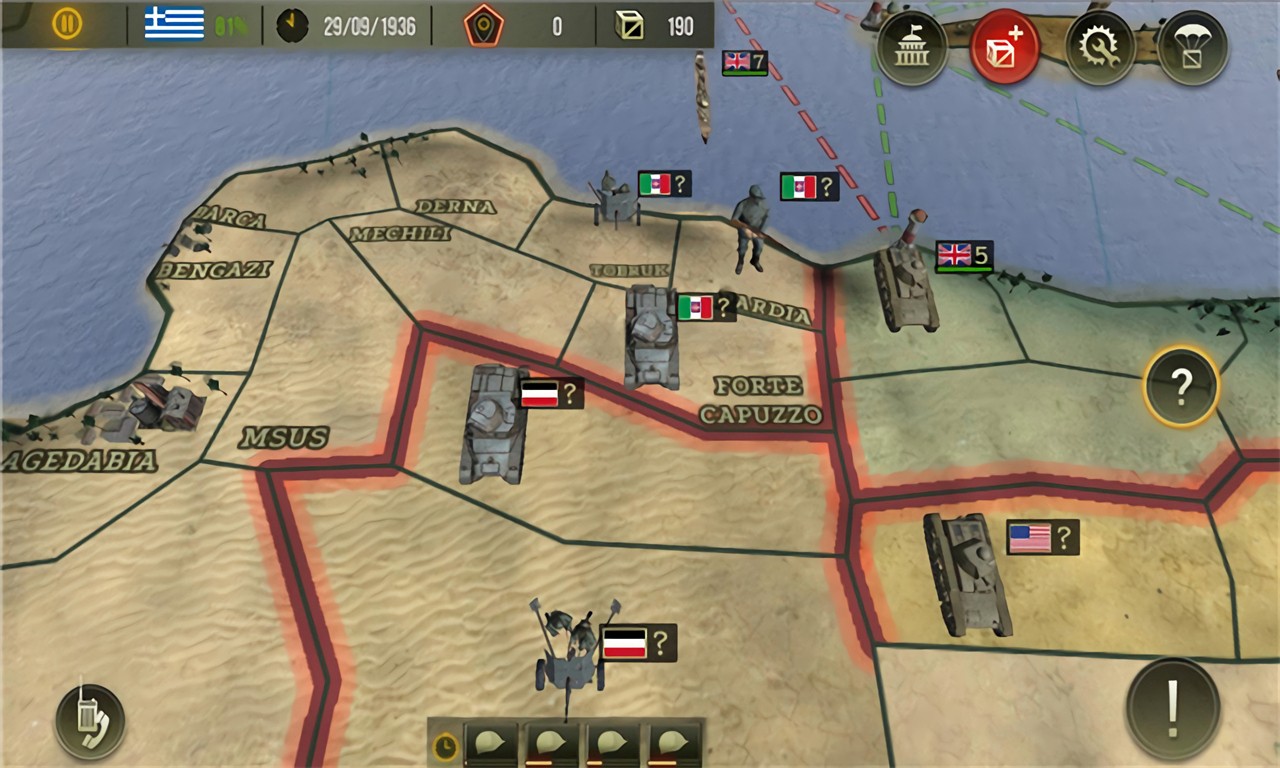The image size is (1280, 768).
Task: Select the German anti-aircraft gun unit
Action: [x=570, y=645]
